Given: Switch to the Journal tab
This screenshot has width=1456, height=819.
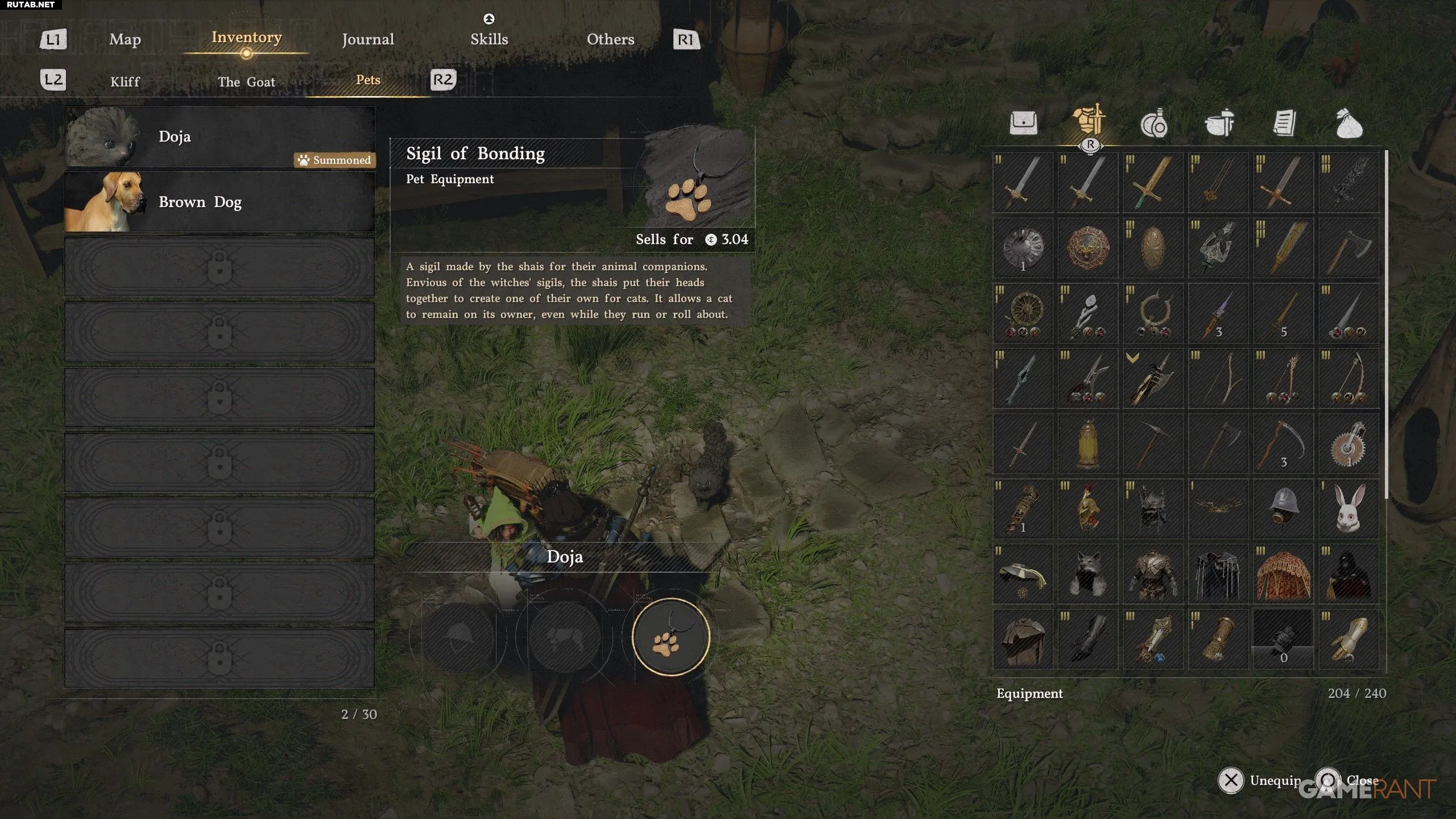Looking at the screenshot, I should pos(367,39).
